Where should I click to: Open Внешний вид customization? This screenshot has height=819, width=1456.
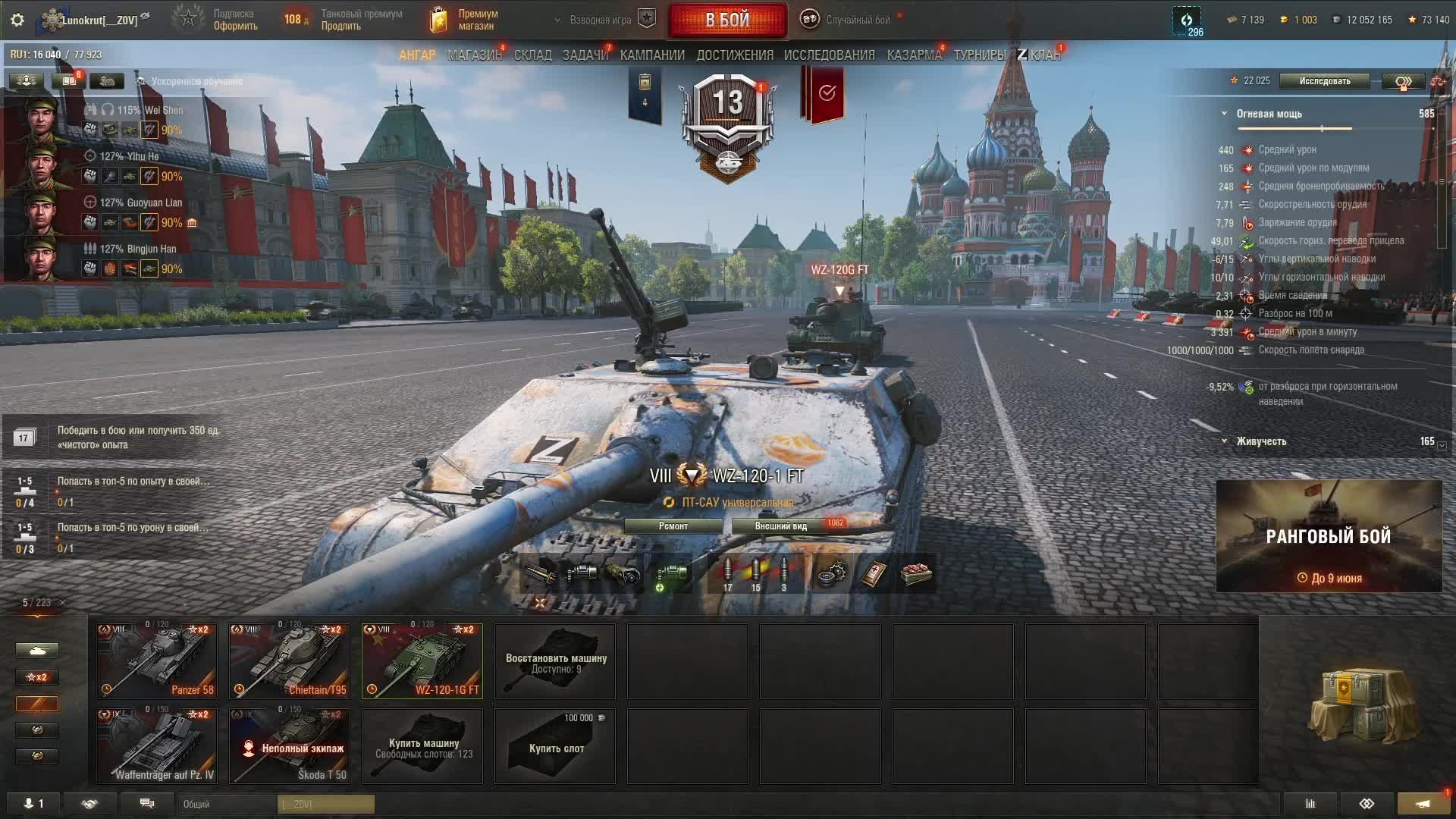pyautogui.click(x=780, y=526)
